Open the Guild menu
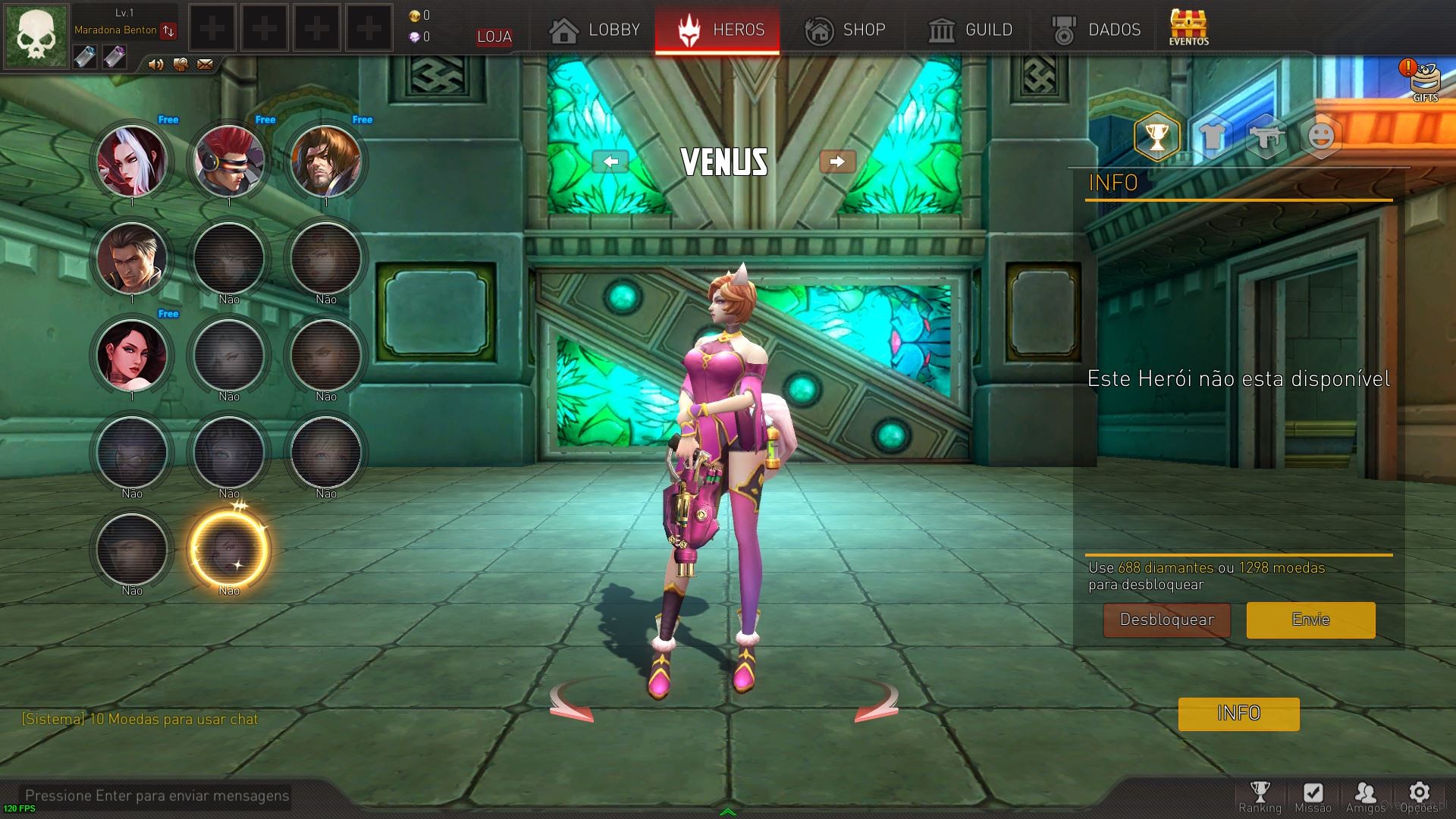 (x=971, y=30)
